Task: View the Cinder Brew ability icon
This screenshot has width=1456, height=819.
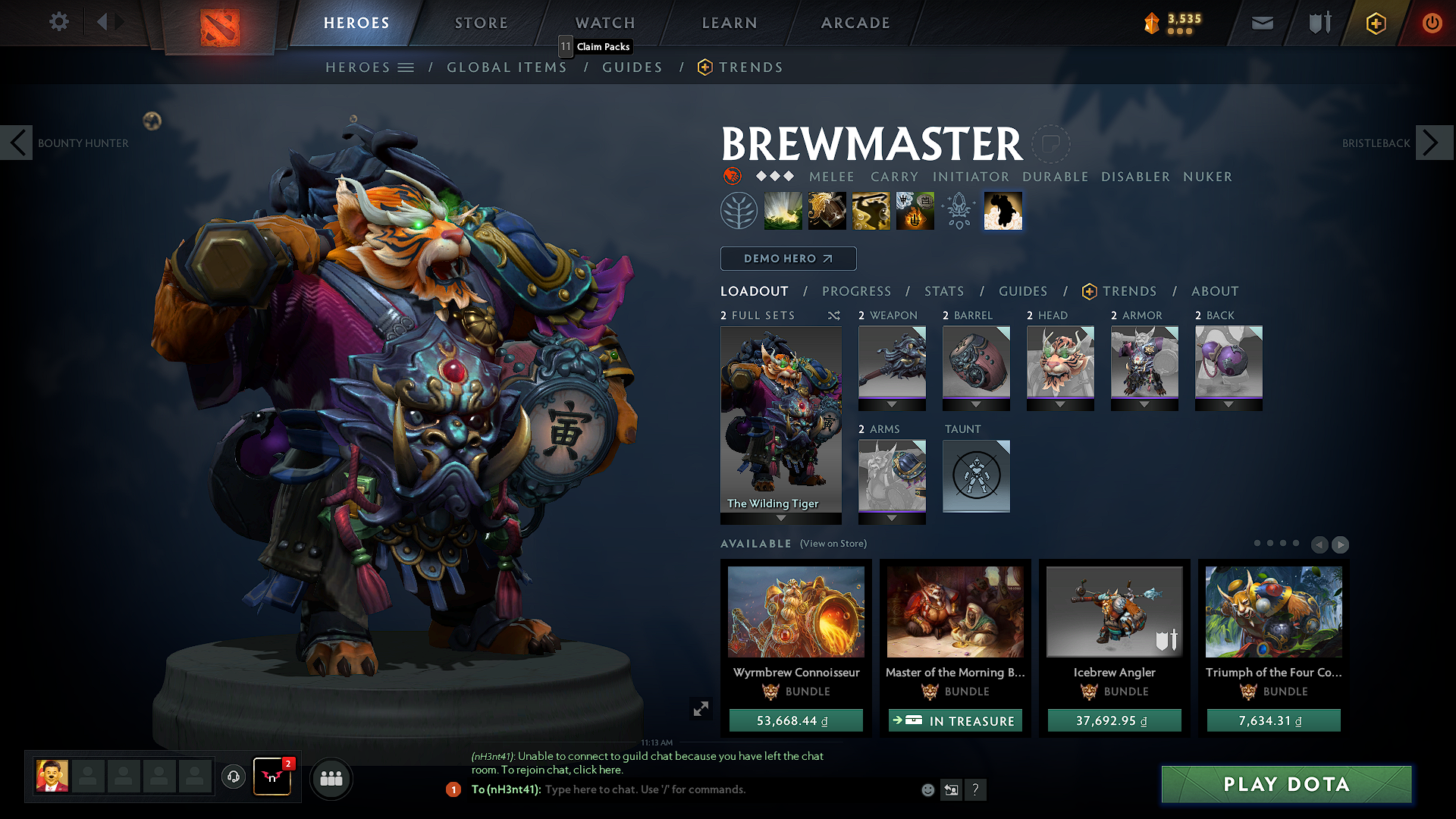Action: tap(827, 211)
